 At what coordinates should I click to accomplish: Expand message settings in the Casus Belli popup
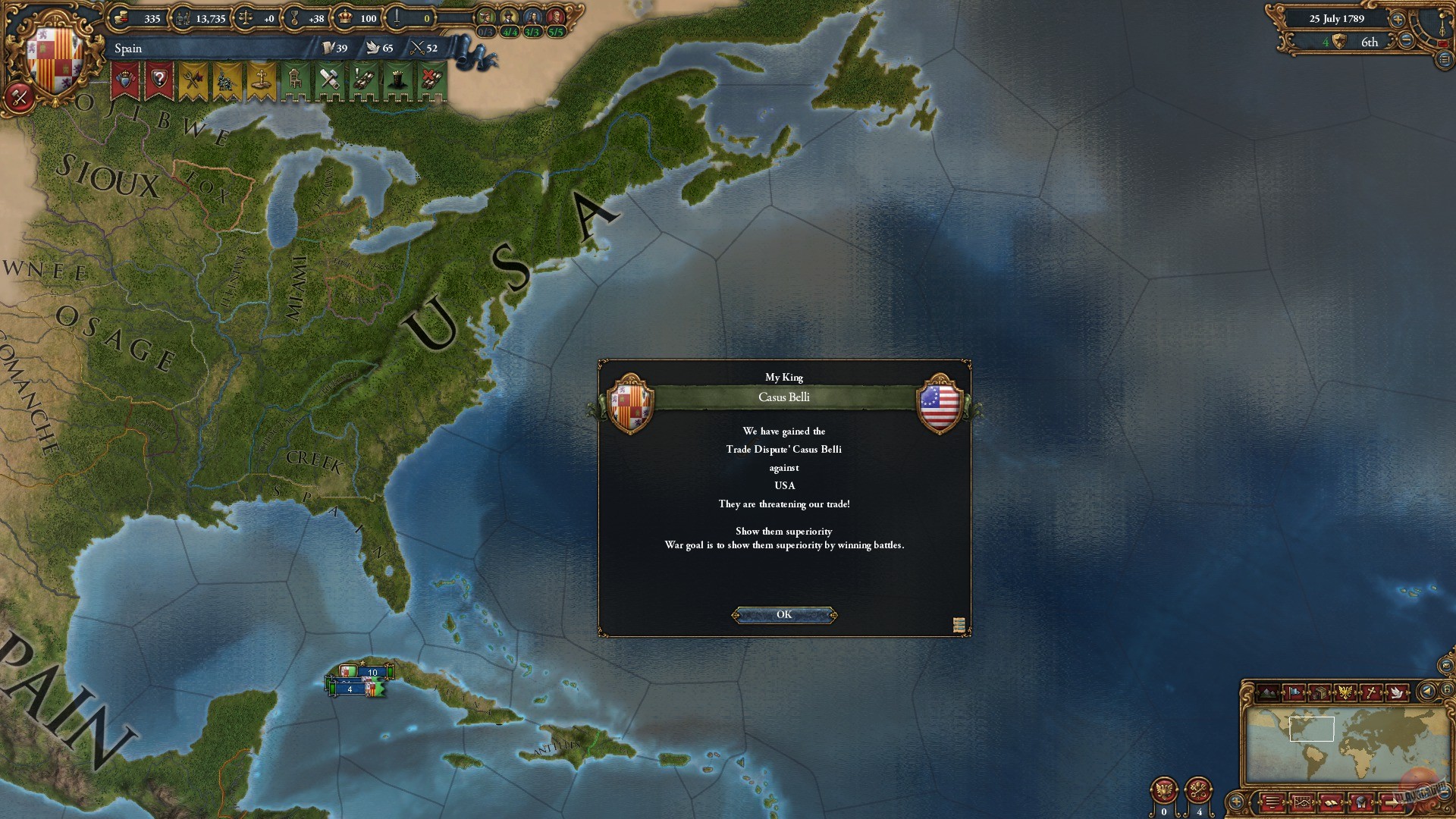click(958, 625)
